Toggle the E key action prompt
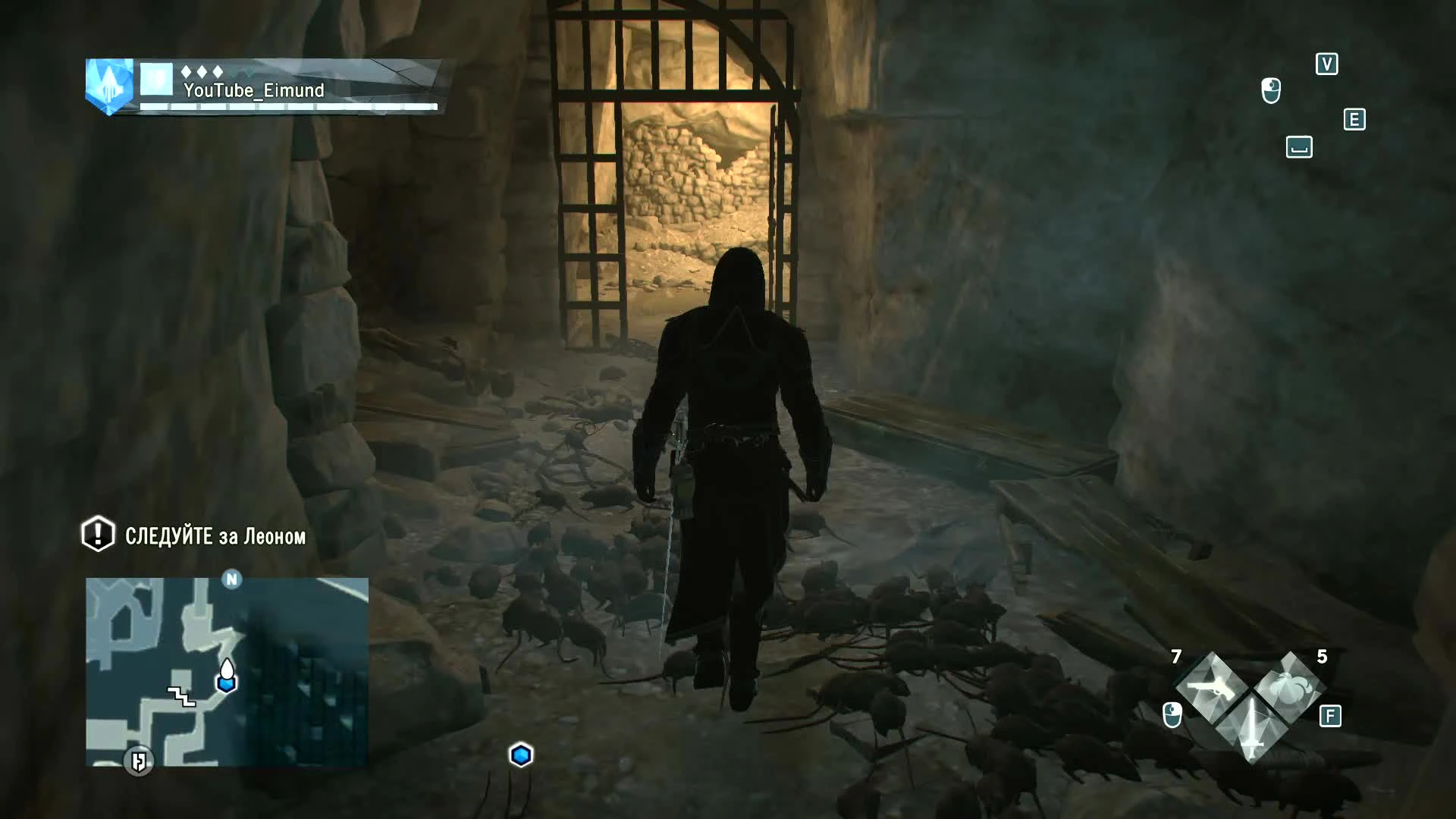Image resolution: width=1456 pixels, height=819 pixels. (x=1355, y=119)
